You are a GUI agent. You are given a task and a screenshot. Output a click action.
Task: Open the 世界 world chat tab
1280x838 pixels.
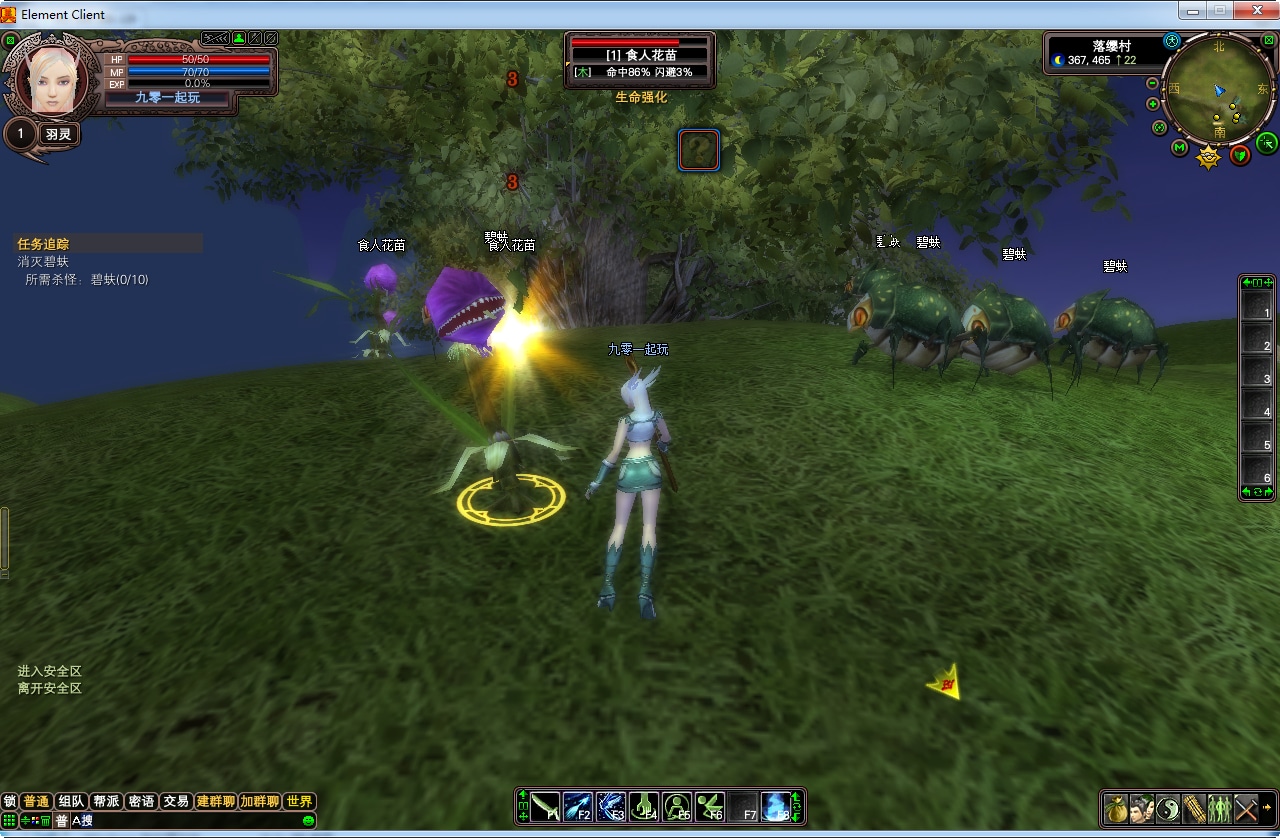(x=299, y=802)
